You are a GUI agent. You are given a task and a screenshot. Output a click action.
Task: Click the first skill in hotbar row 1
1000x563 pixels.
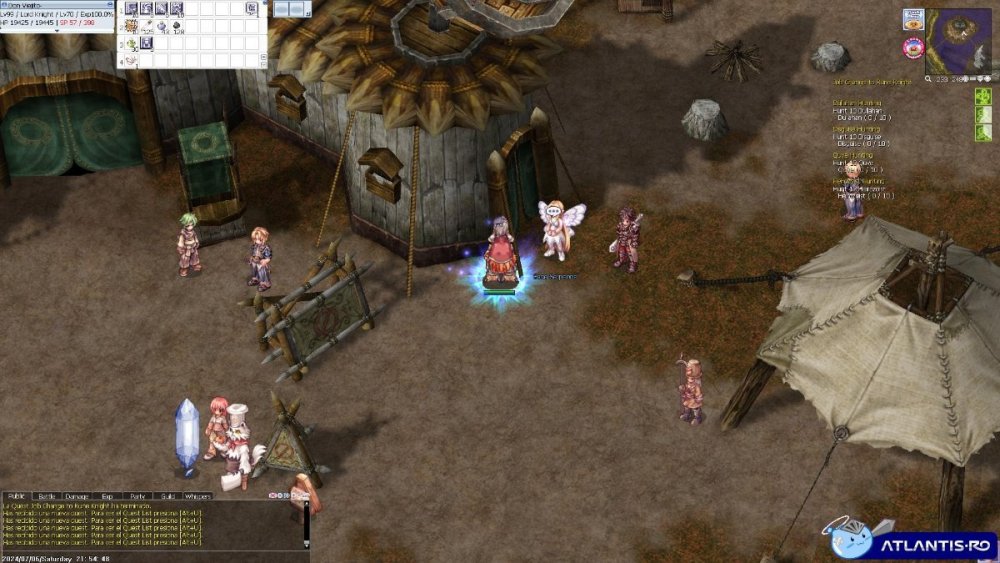(x=131, y=9)
